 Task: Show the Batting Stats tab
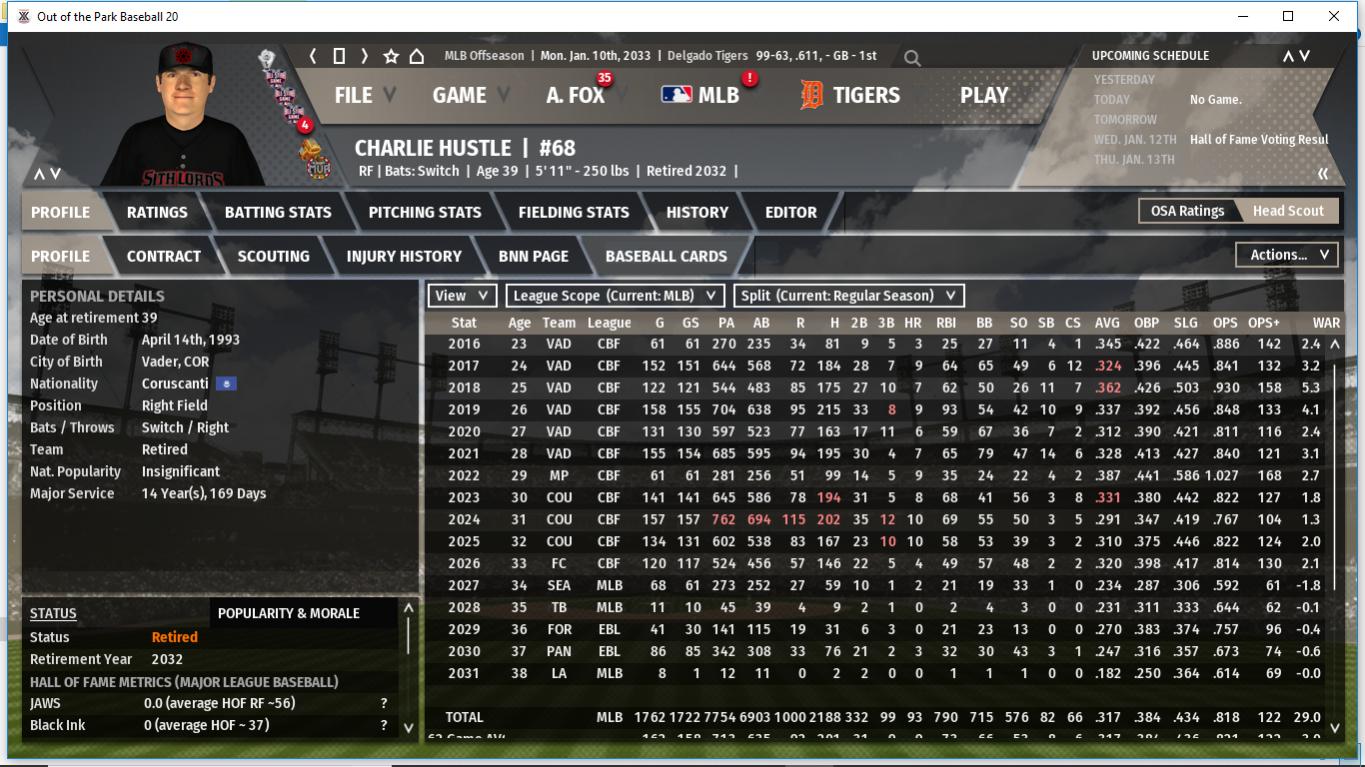click(278, 212)
